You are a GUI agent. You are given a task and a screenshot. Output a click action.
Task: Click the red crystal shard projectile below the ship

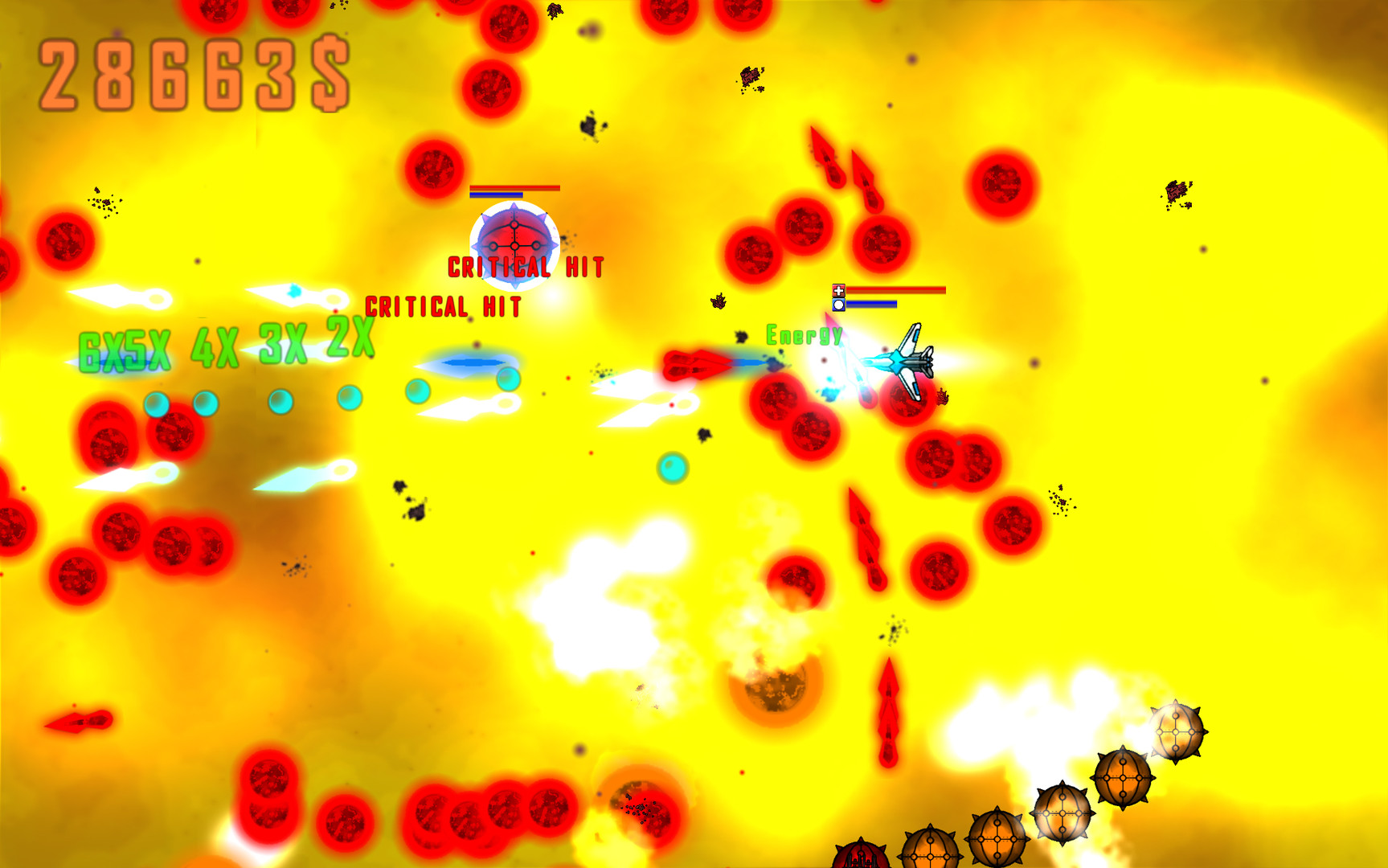(866, 537)
